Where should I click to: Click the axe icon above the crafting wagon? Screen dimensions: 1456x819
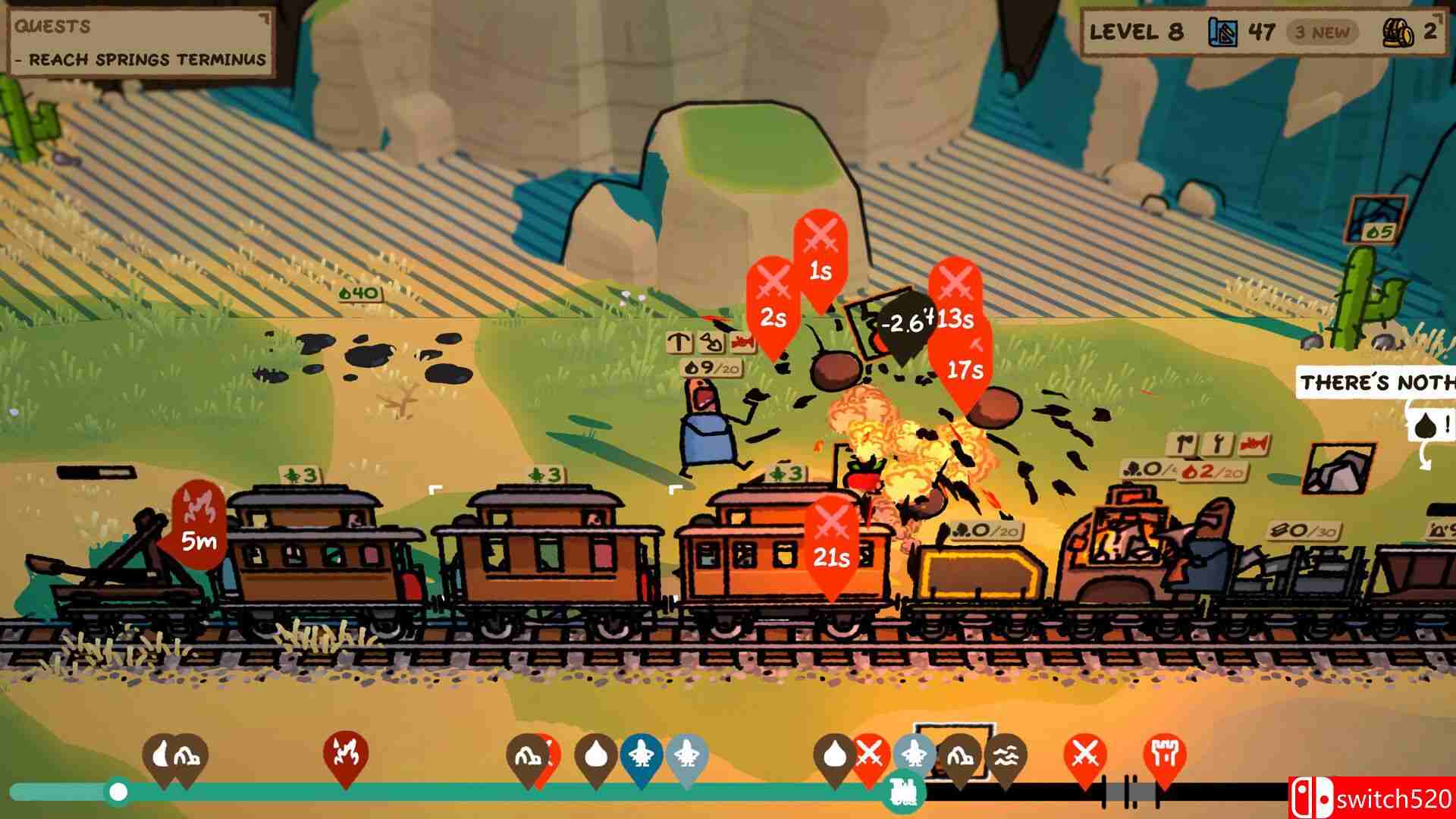[x=1185, y=442]
